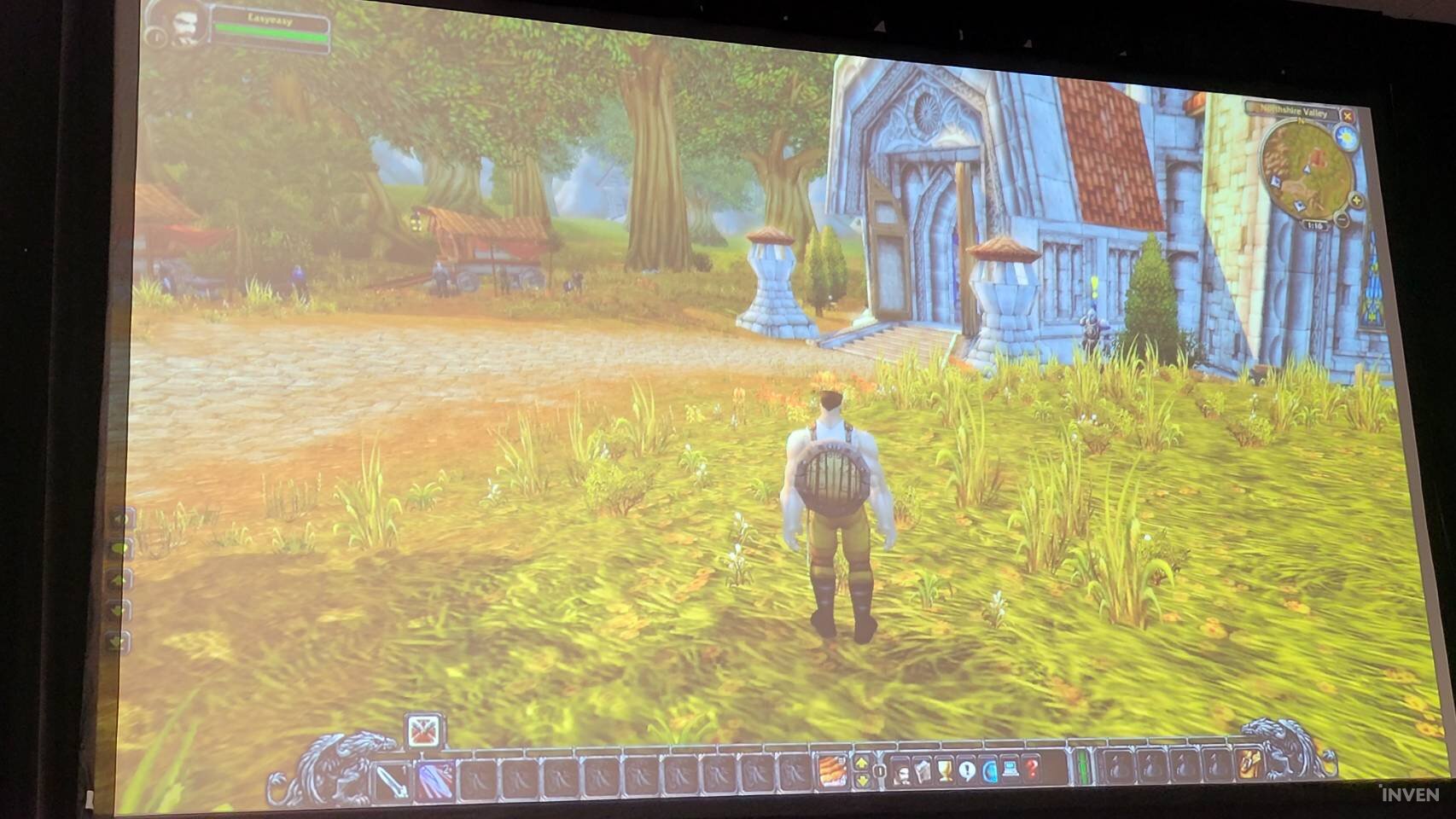Use the orange striped item at the action bar's end
This screenshot has width=1456, height=819.
[x=833, y=770]
